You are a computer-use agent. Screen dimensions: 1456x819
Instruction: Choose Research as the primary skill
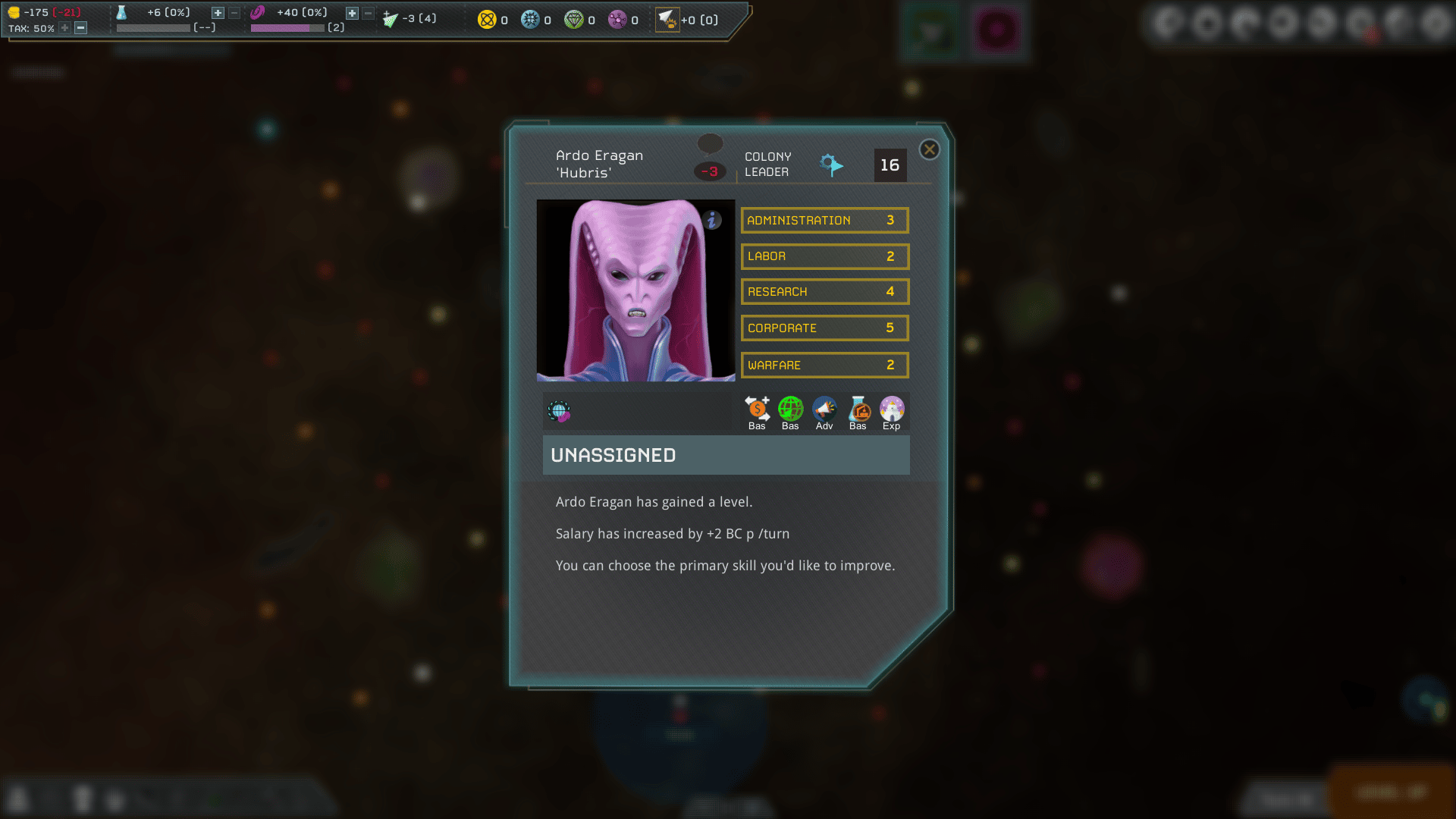824,291
